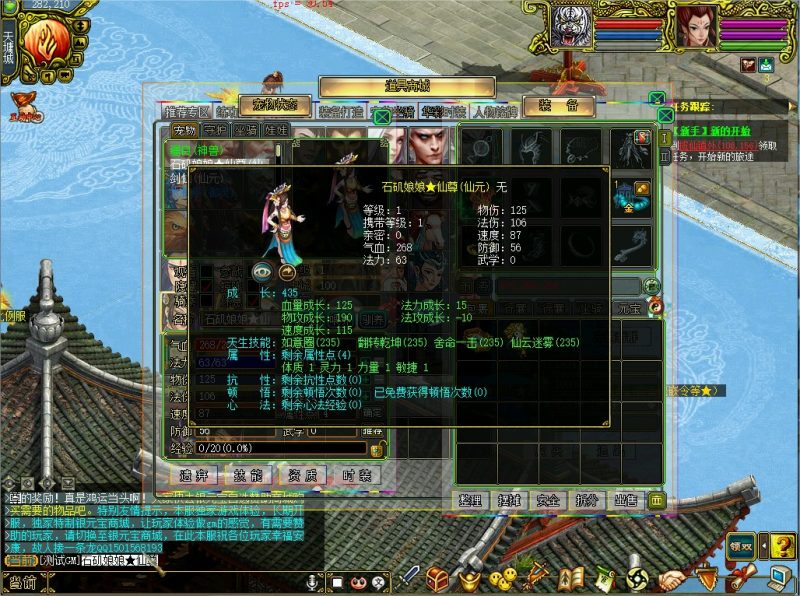The width and height of the screenshot is (800, 596).
Task: Open the handshake icon in bottom toolbar
Action: pos(673,577)
